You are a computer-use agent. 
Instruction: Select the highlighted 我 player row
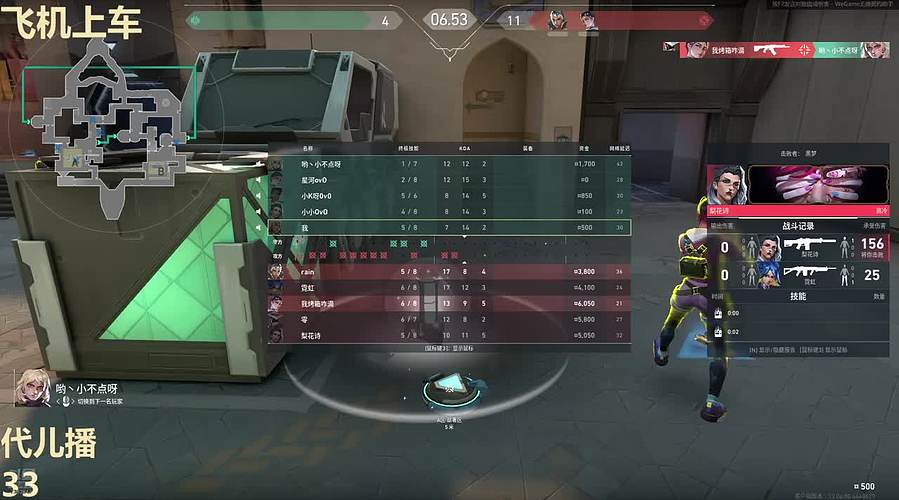tap(450, 228)
